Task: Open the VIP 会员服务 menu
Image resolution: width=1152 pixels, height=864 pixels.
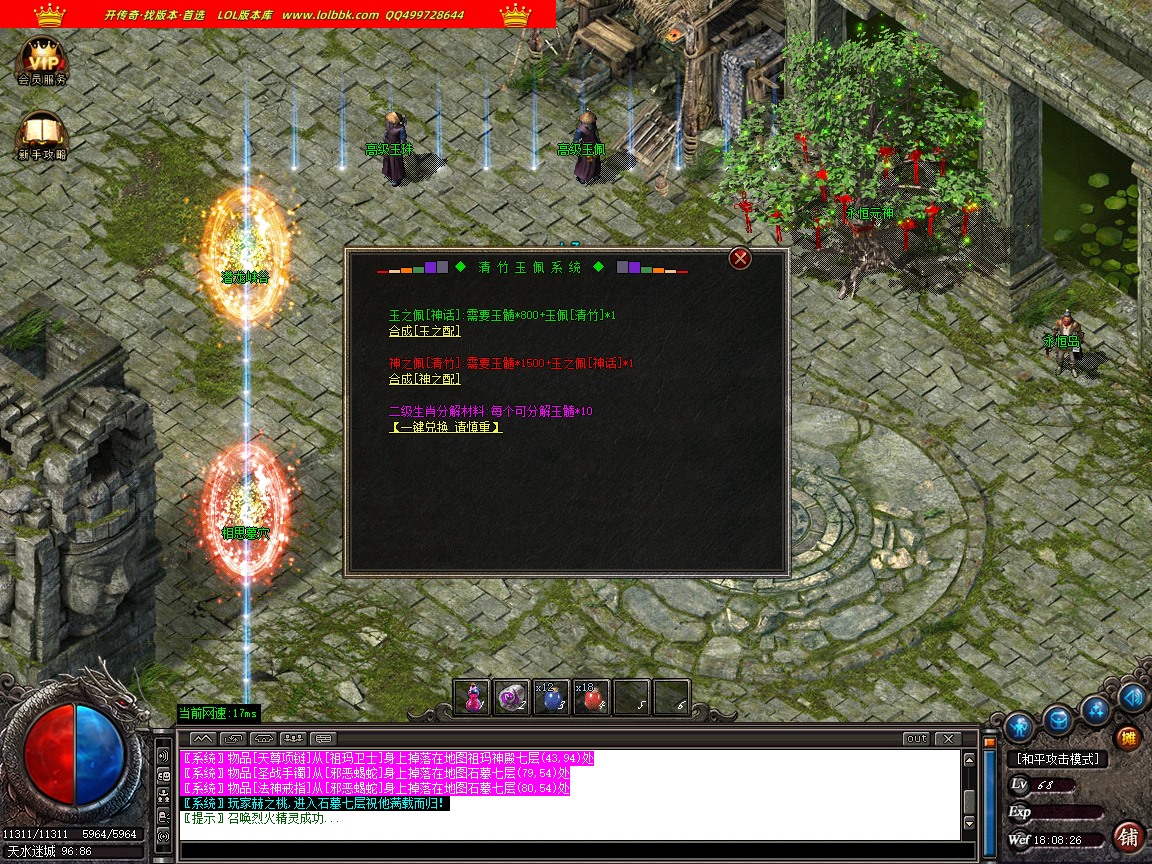Action: point(42,60)
